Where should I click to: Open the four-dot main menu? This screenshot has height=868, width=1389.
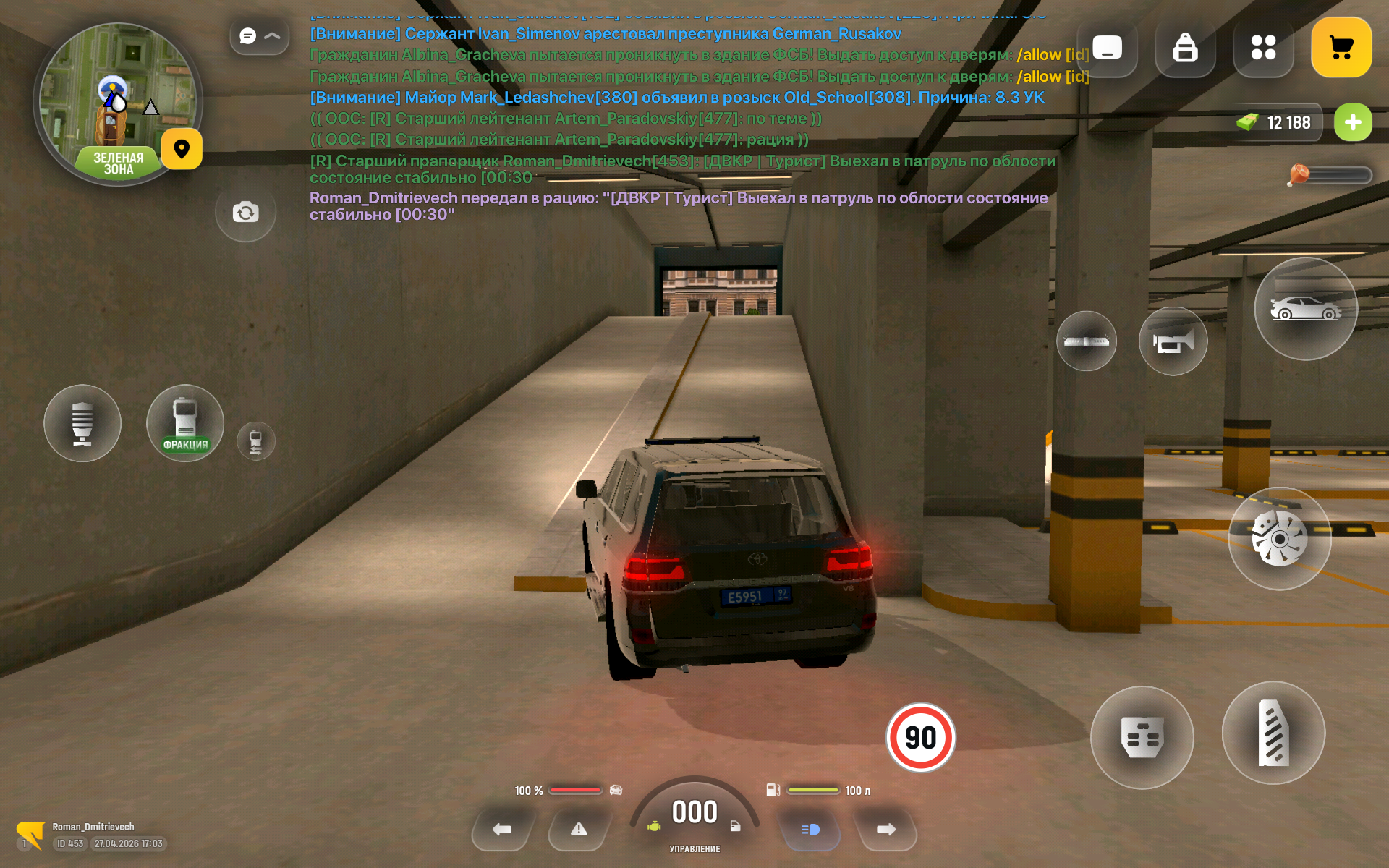[1263, 48]
